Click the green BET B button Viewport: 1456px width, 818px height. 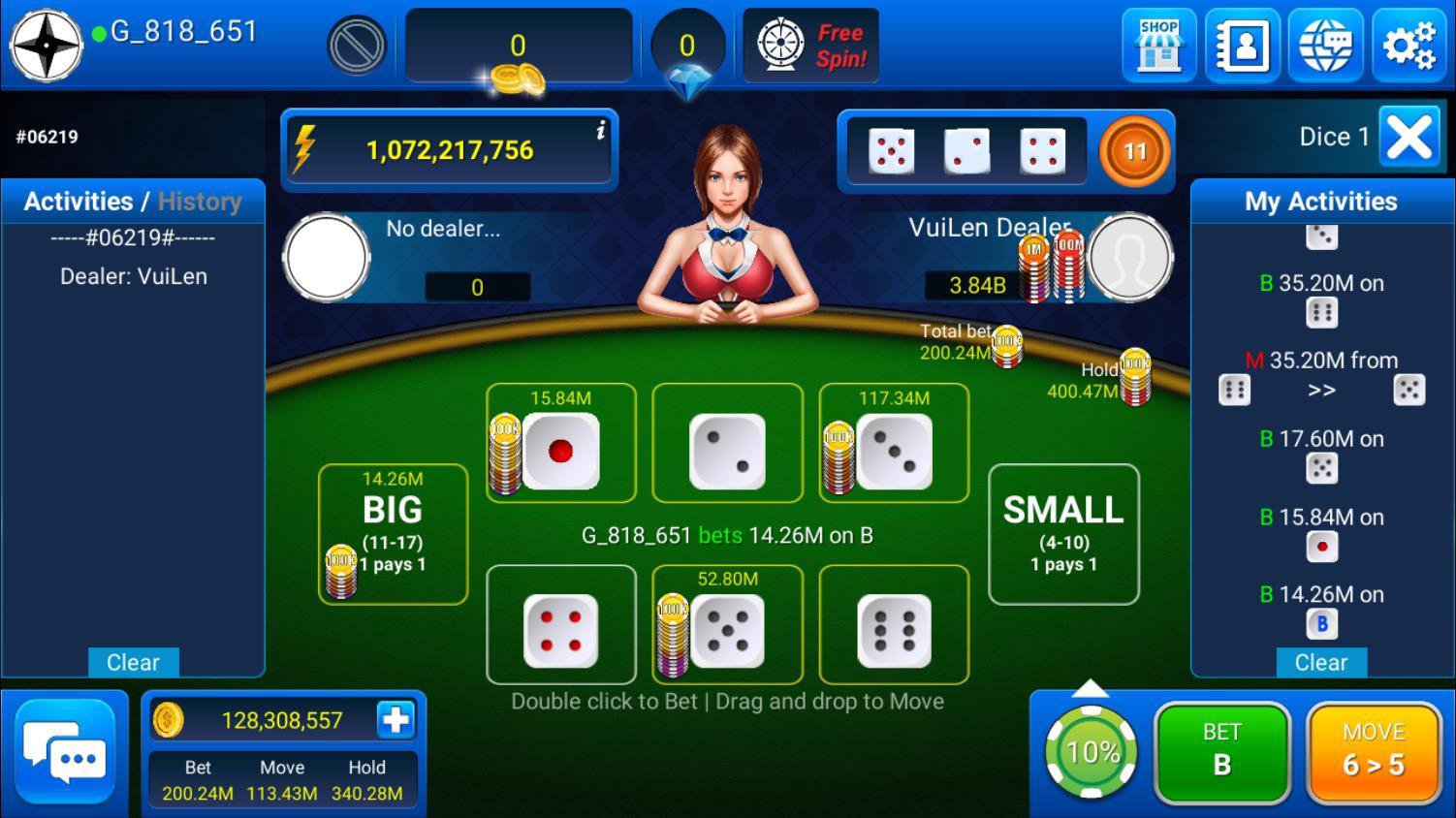pos(1221,751)
